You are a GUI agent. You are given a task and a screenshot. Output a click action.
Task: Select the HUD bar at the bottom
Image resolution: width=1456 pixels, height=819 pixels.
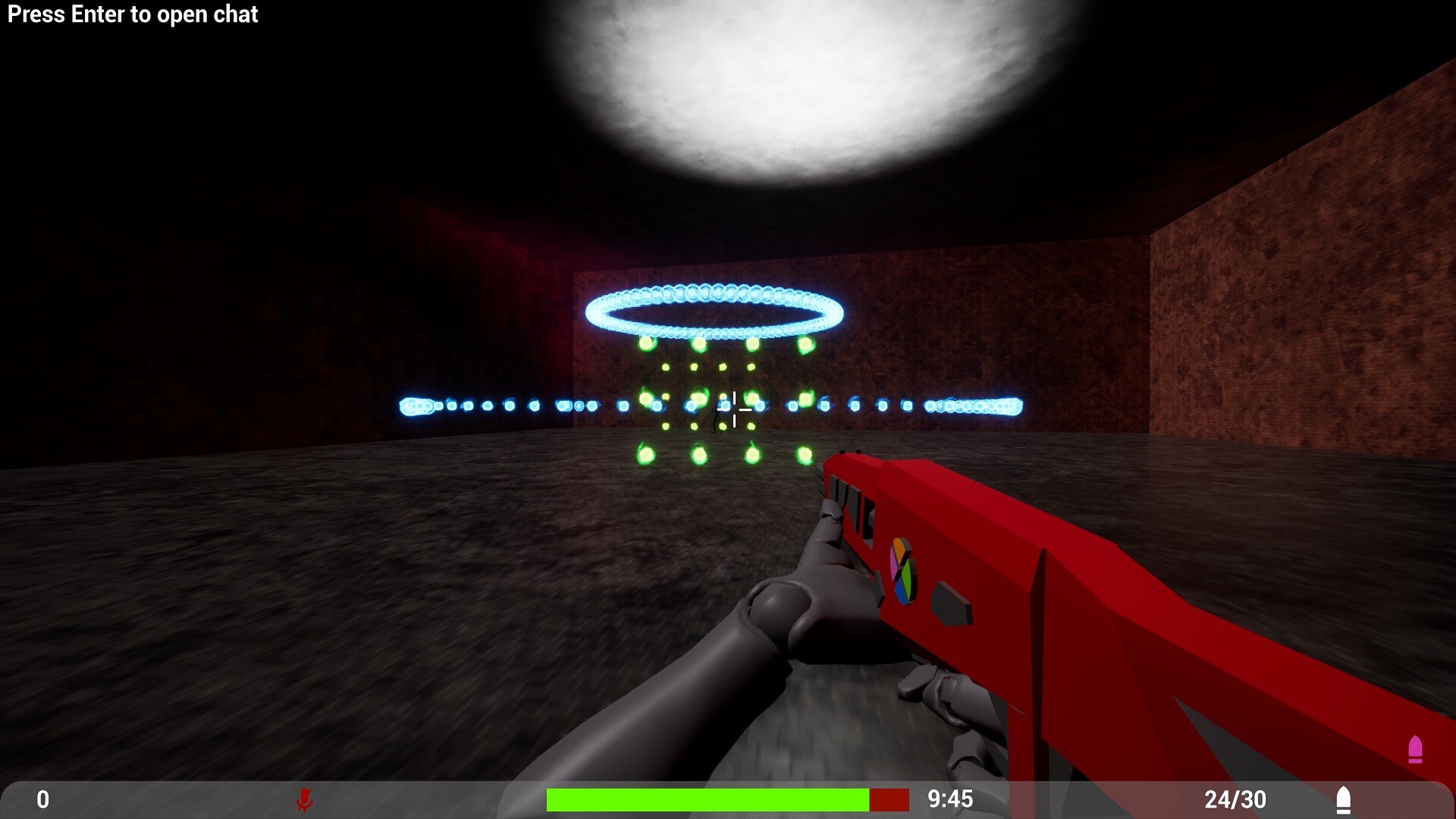728,799
